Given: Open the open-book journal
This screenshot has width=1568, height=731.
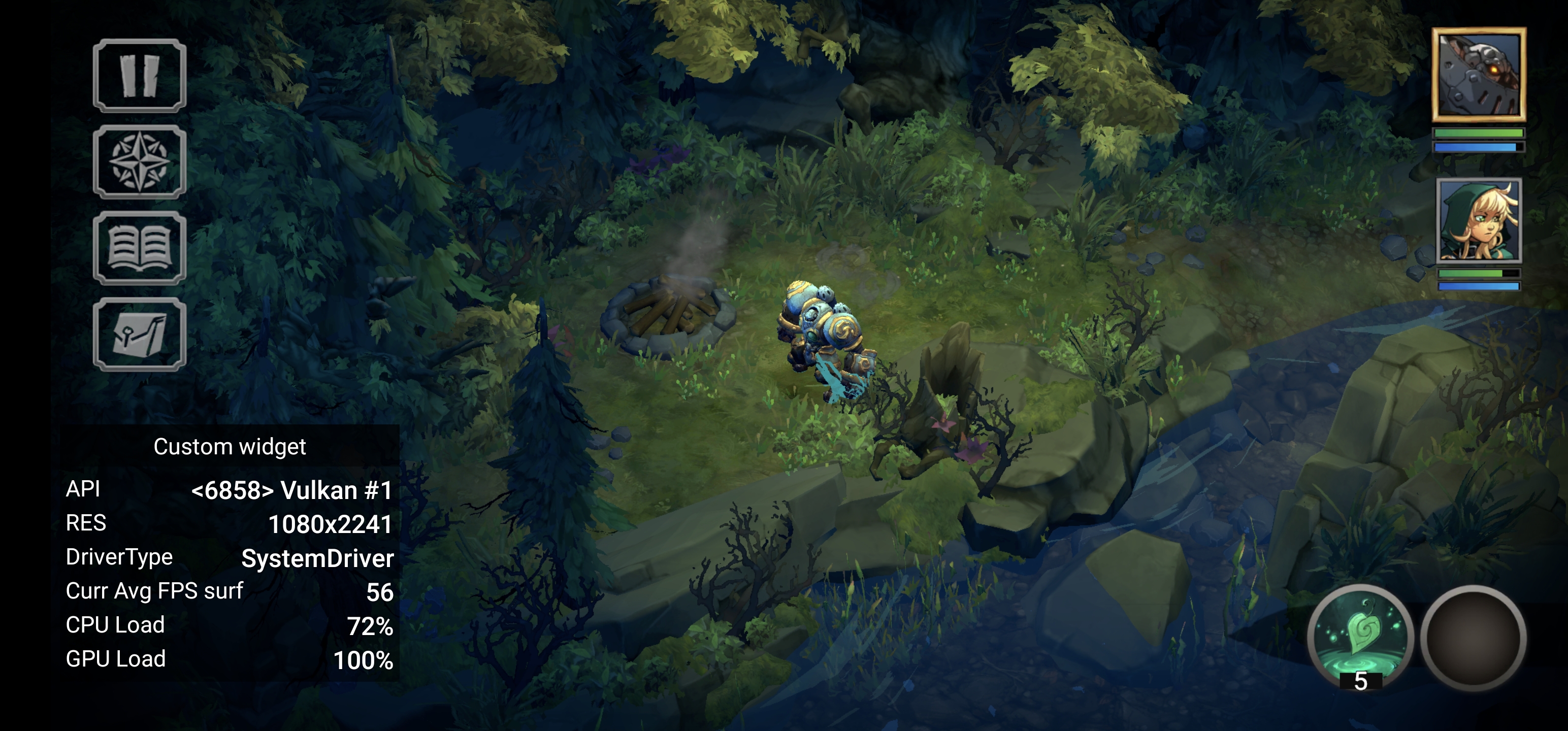Looking at the screenshot, I should point(140,248).
